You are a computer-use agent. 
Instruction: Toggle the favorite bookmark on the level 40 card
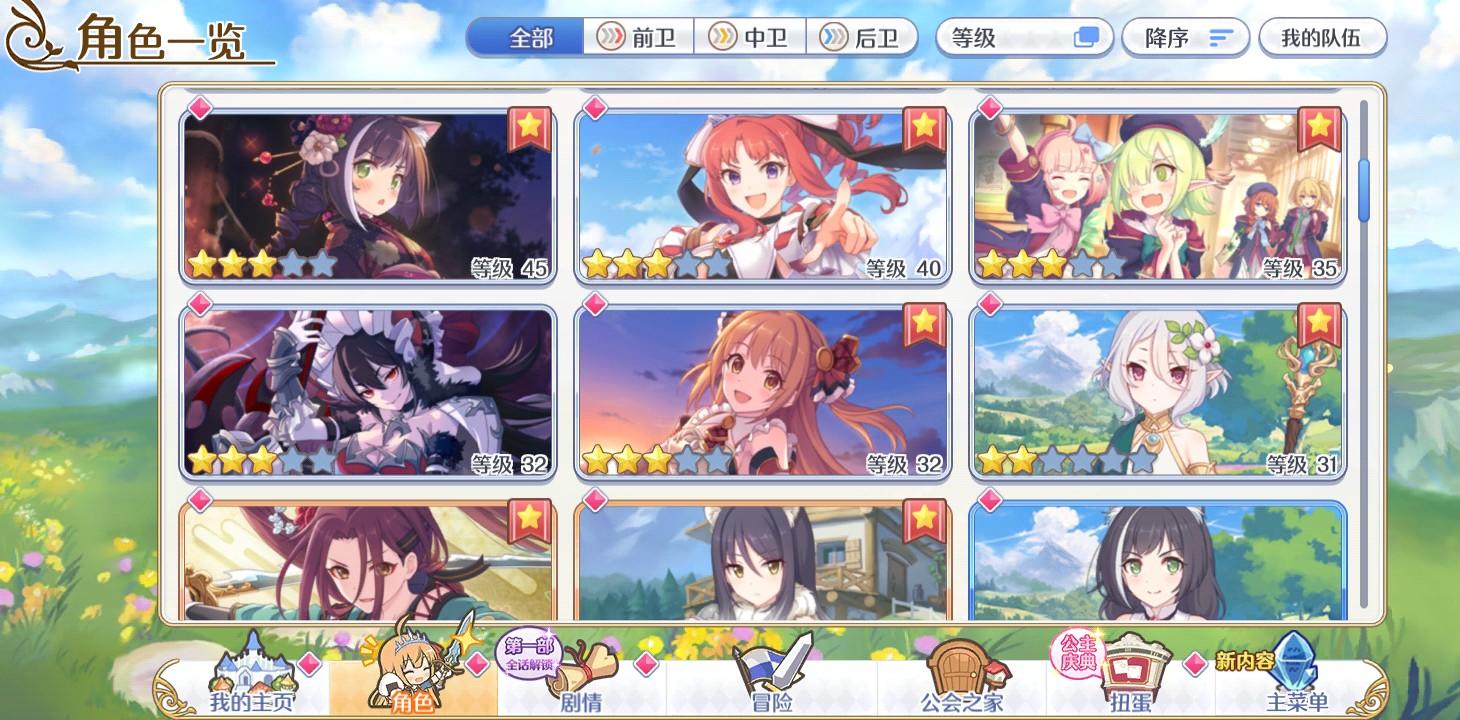tap(924, 128)
